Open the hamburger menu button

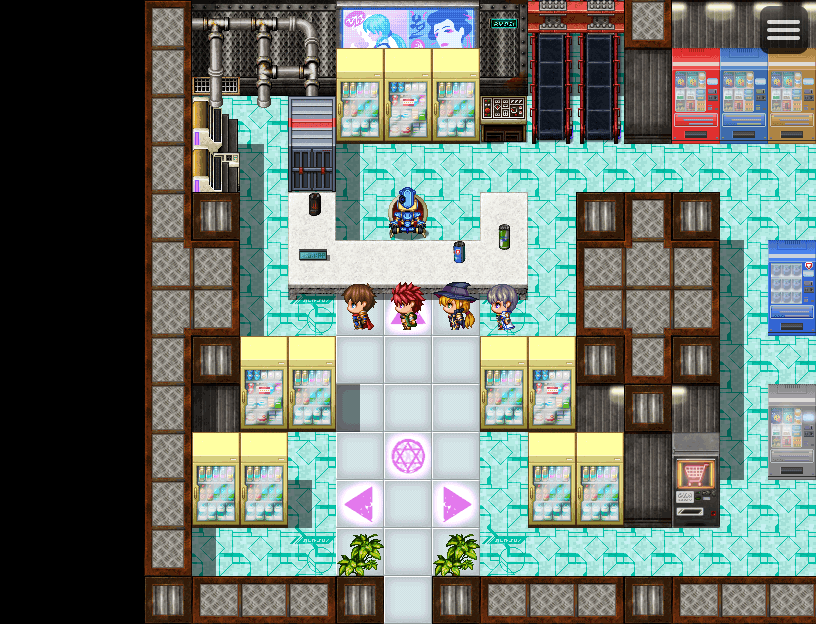click(x=783, y=30)
